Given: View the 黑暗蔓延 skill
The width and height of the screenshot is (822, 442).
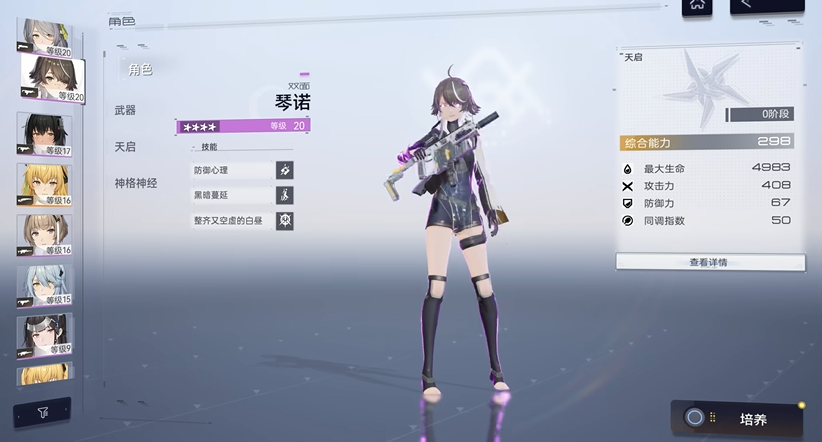Looking at the screenshot, I should [x=243, y=195].
